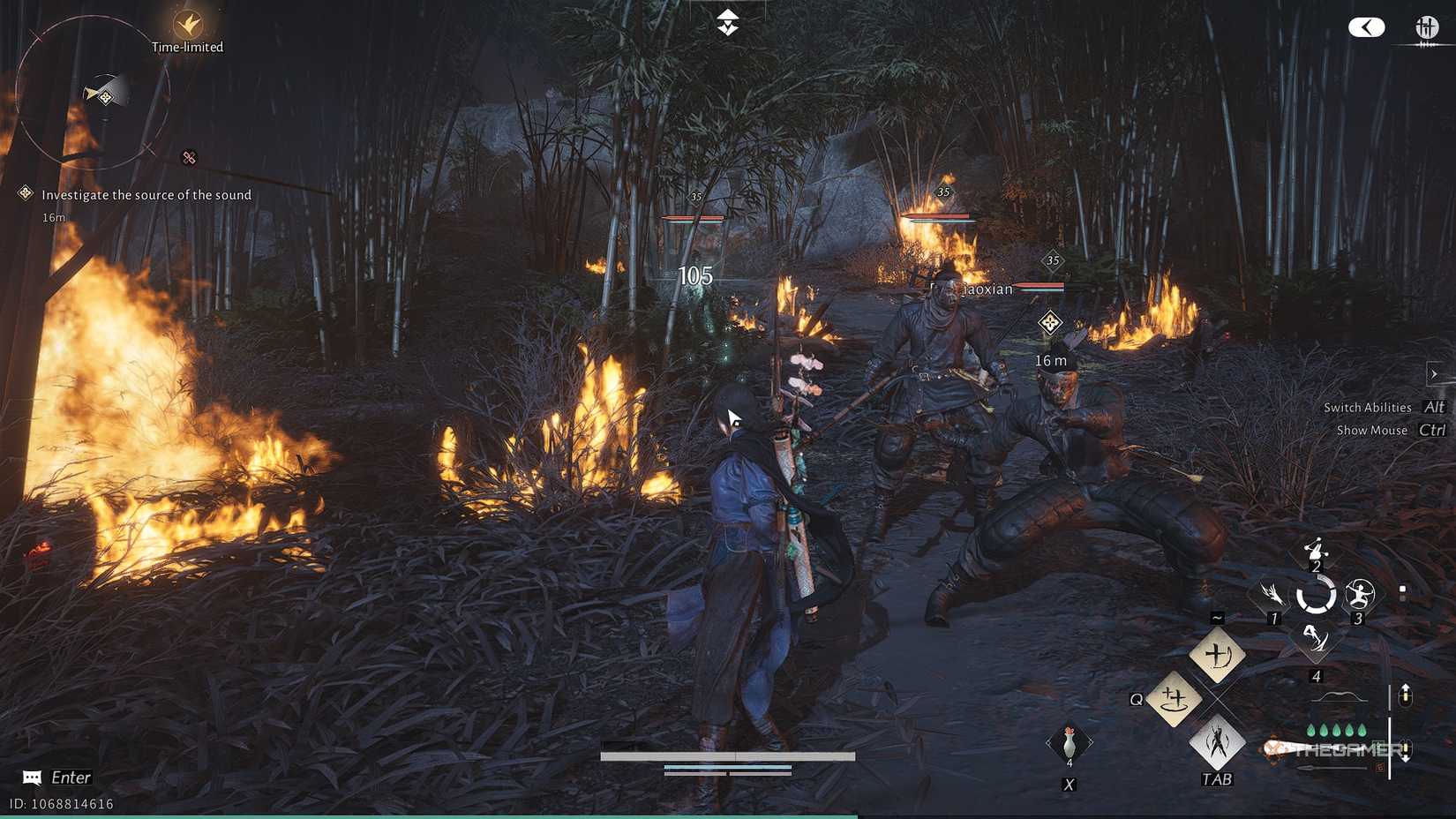Click the bow weapon indicator
This screenshot has width=1456, height=819.
click(1339, 697)
